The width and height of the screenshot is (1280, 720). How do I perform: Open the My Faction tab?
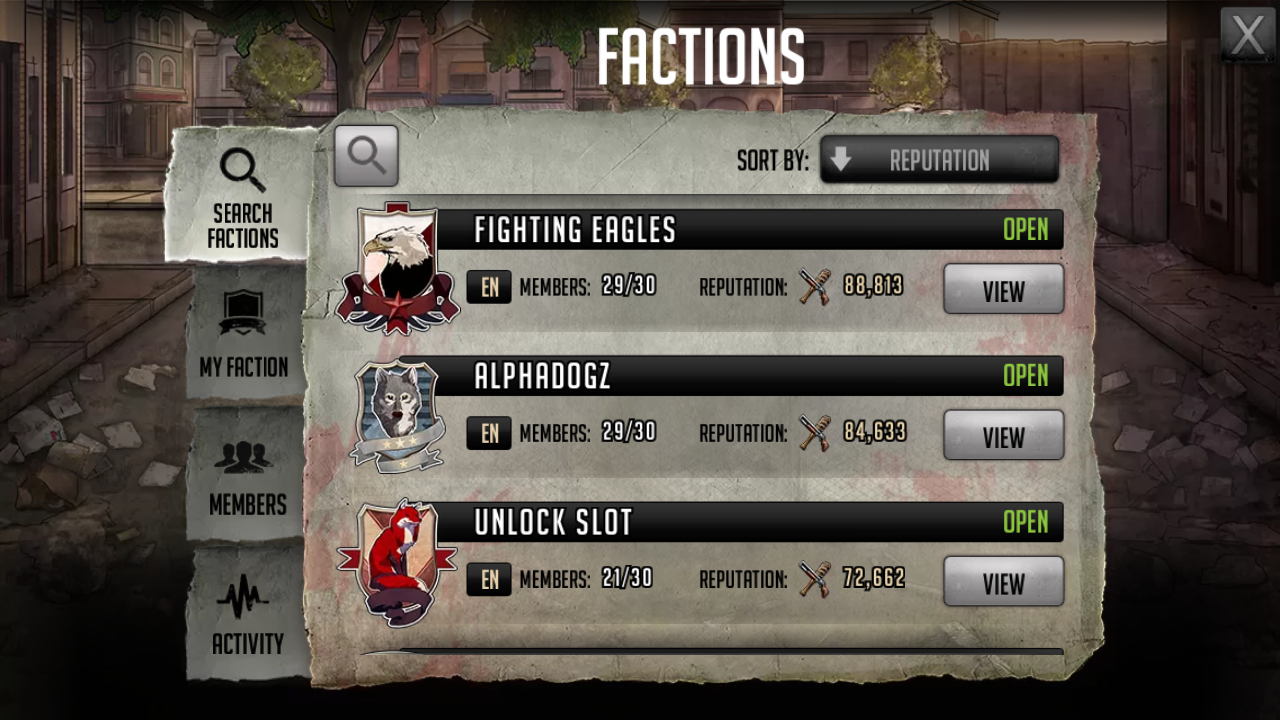coord(244,335)
